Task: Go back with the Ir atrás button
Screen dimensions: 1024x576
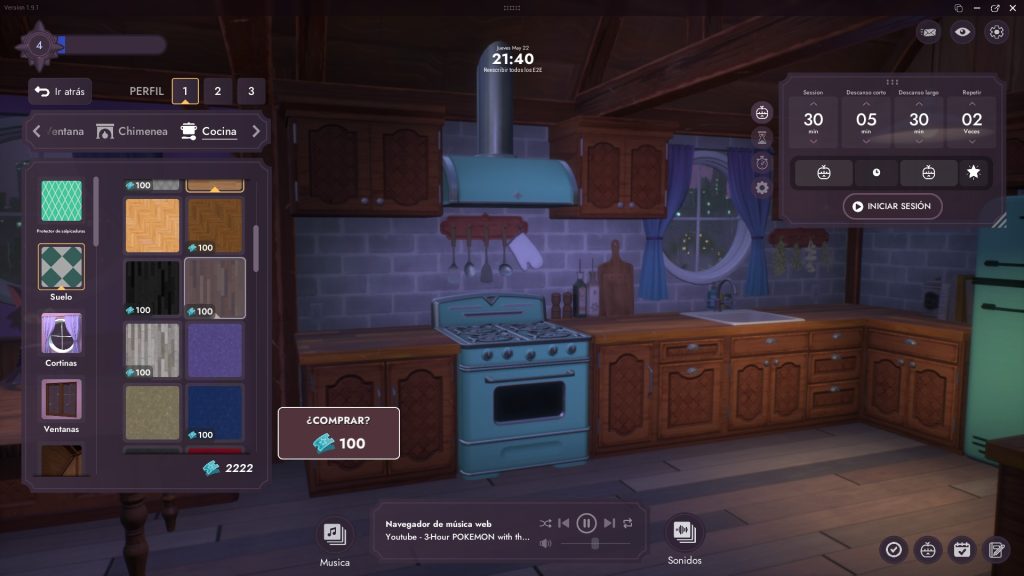Action: coord(60,92)
